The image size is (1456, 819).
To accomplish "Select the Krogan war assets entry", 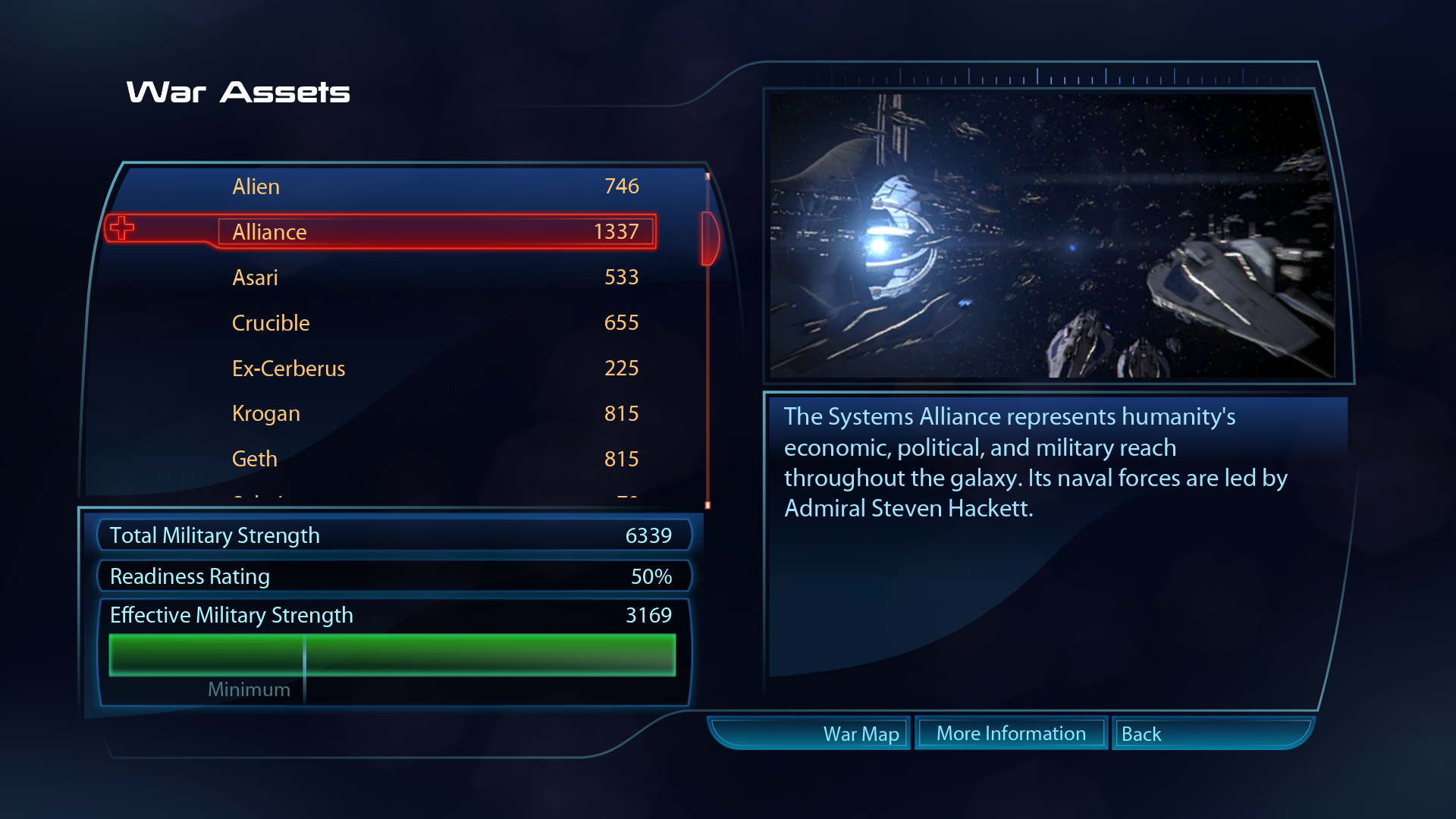I will pyautogui.click(x=435, y=414).
